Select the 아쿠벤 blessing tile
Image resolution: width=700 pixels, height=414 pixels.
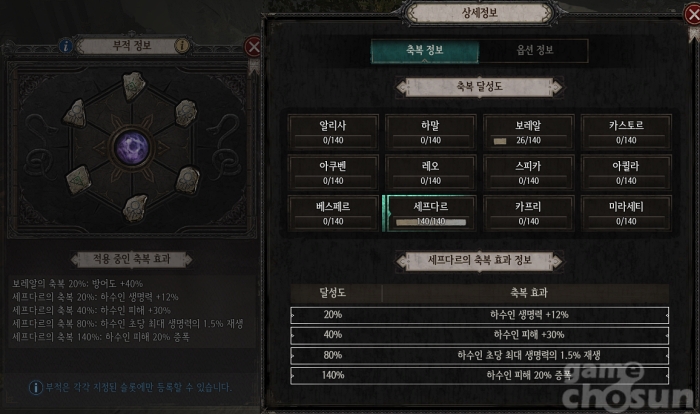(334, 171)
